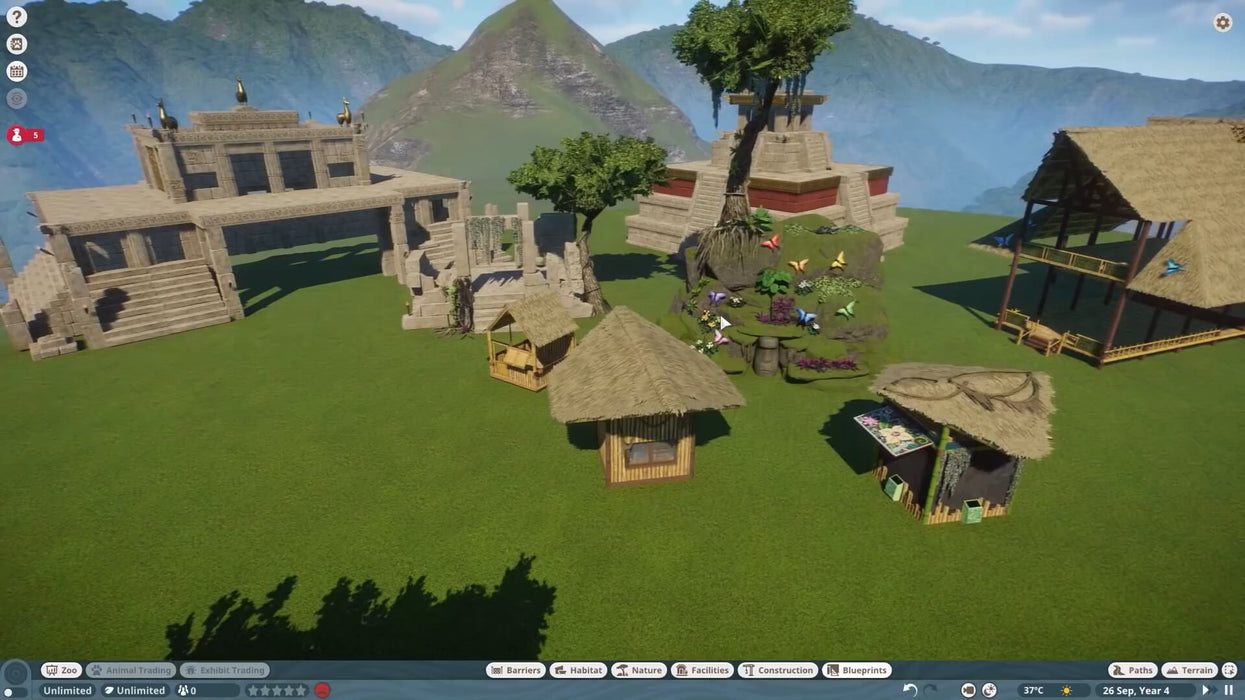Image resolution: width=1245 pixels, height=700 pixels.
Task: Toggle the camera mode icon
Action: (x=968, y=690)
